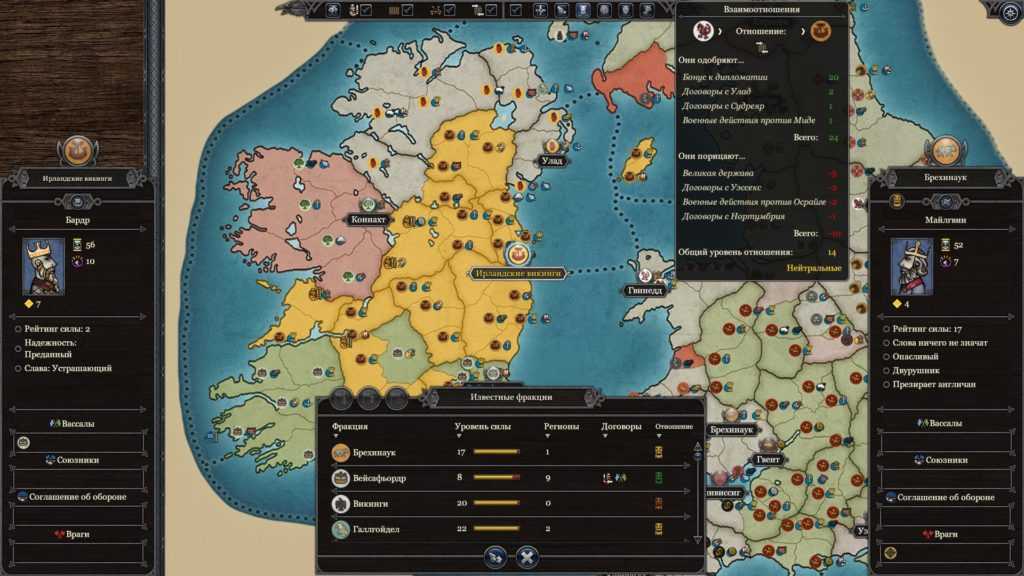This screenshot has height=576, width=1024.
Task: Click the Гвинедд label on the map
Action: [645, 290]
